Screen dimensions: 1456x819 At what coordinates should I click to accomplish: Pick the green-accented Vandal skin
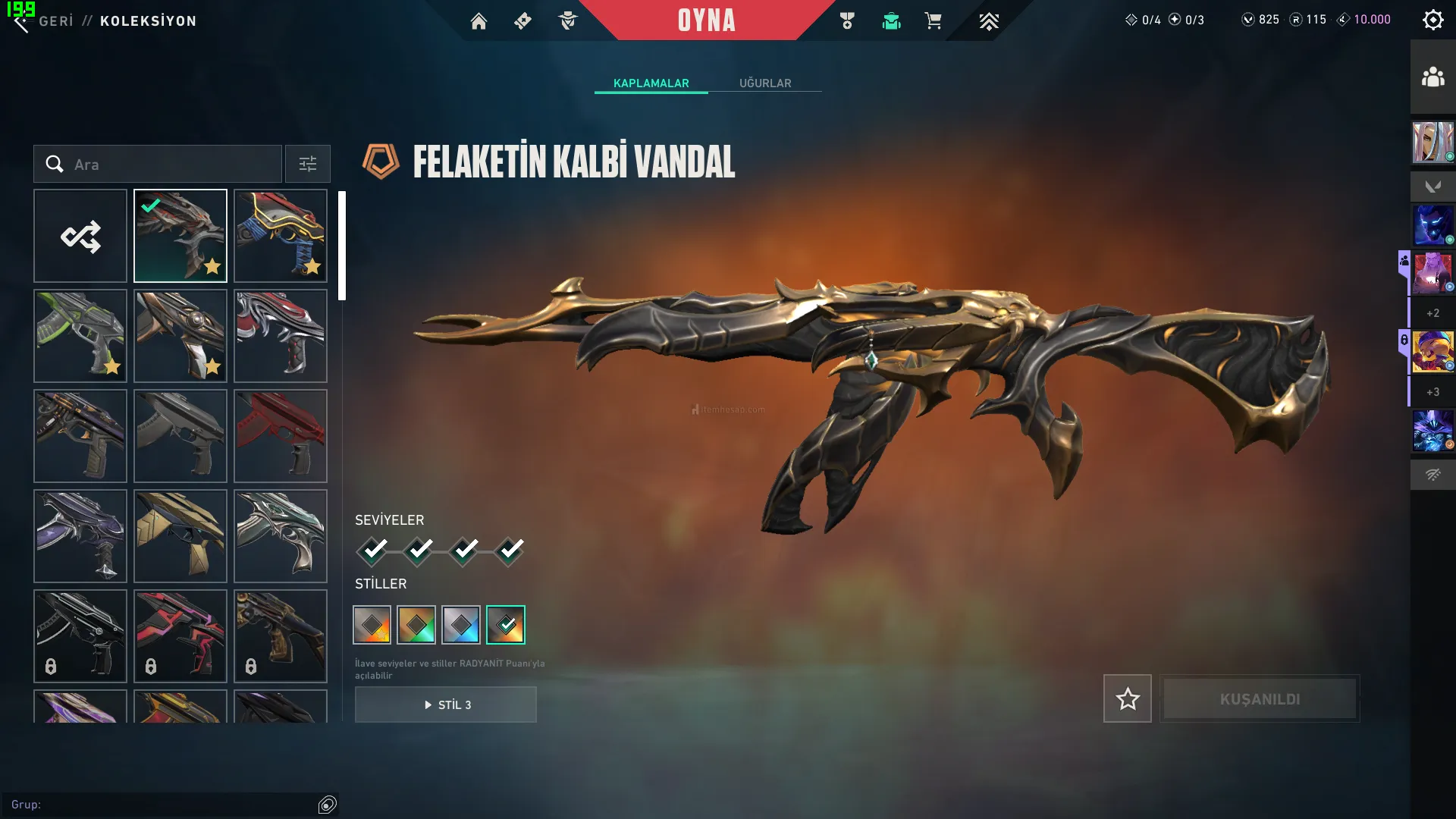point(80,336)
